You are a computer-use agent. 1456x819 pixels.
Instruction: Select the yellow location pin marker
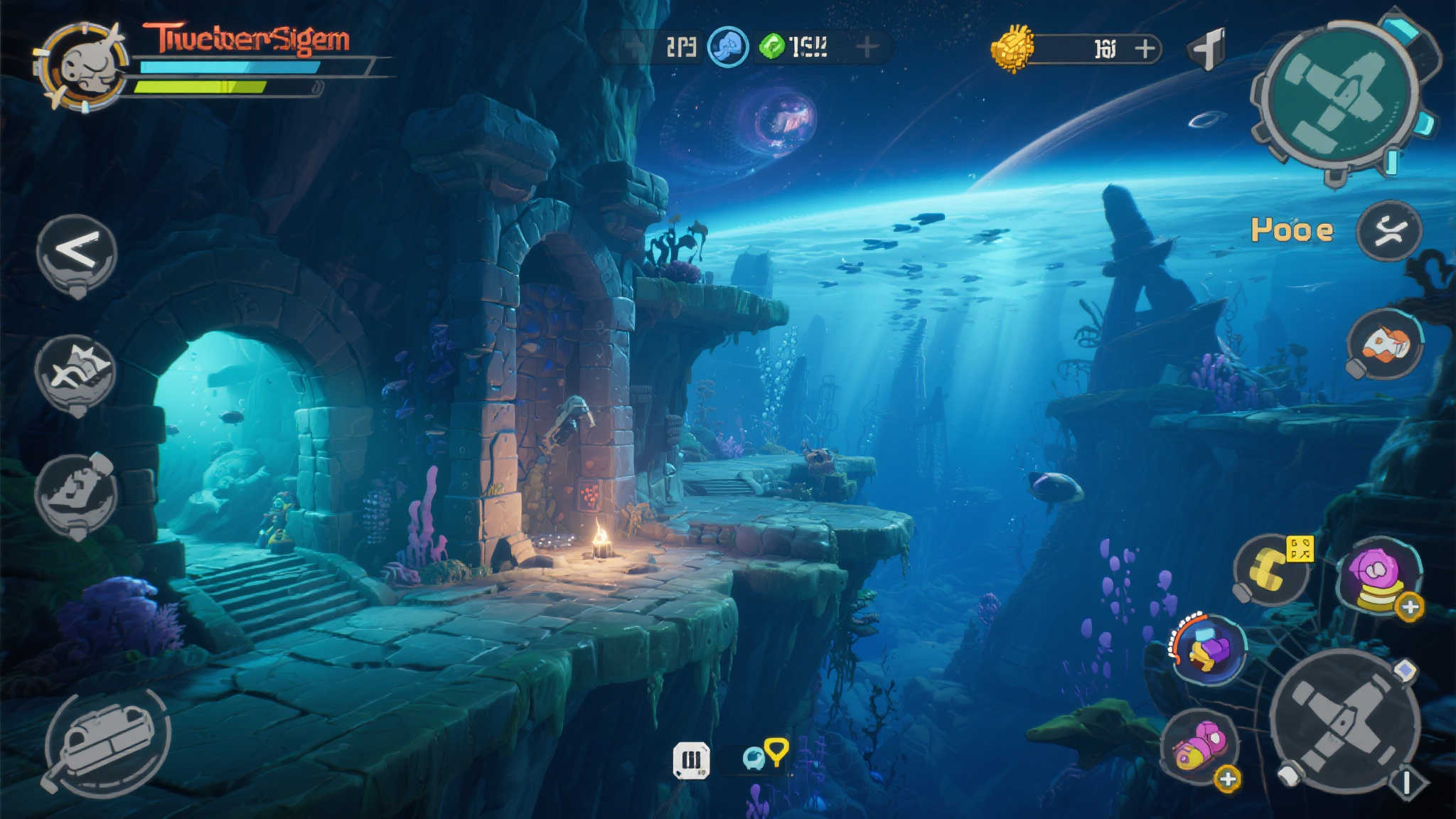point(776,749)
